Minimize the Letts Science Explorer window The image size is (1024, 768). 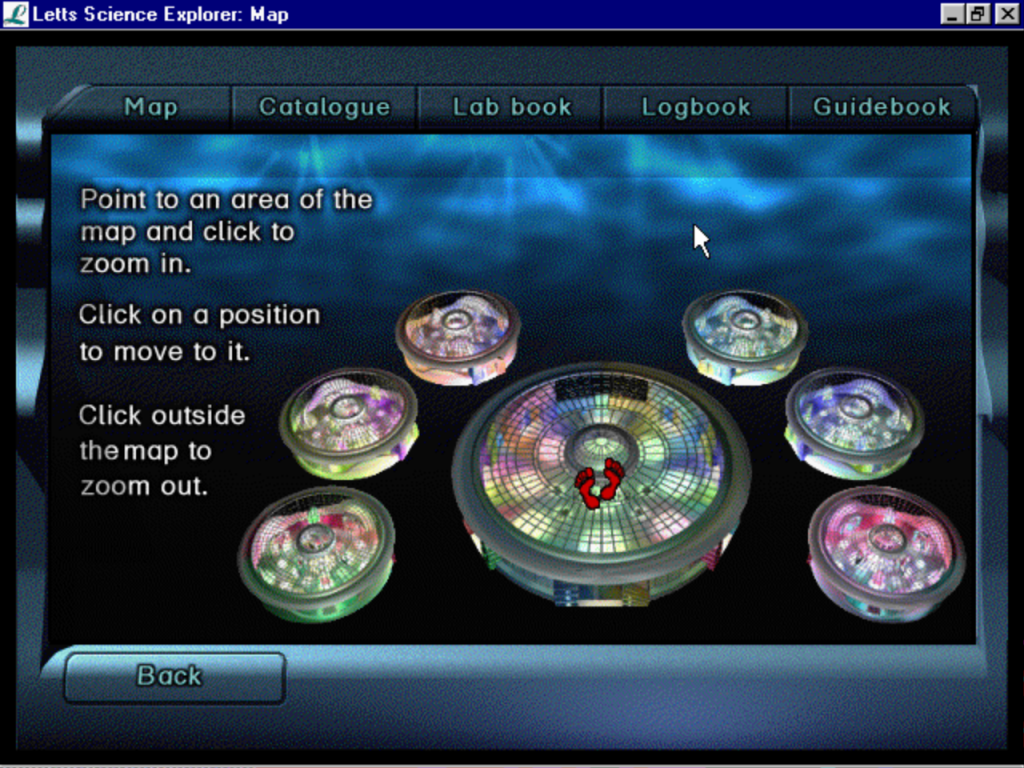click(x=952, y=14)
